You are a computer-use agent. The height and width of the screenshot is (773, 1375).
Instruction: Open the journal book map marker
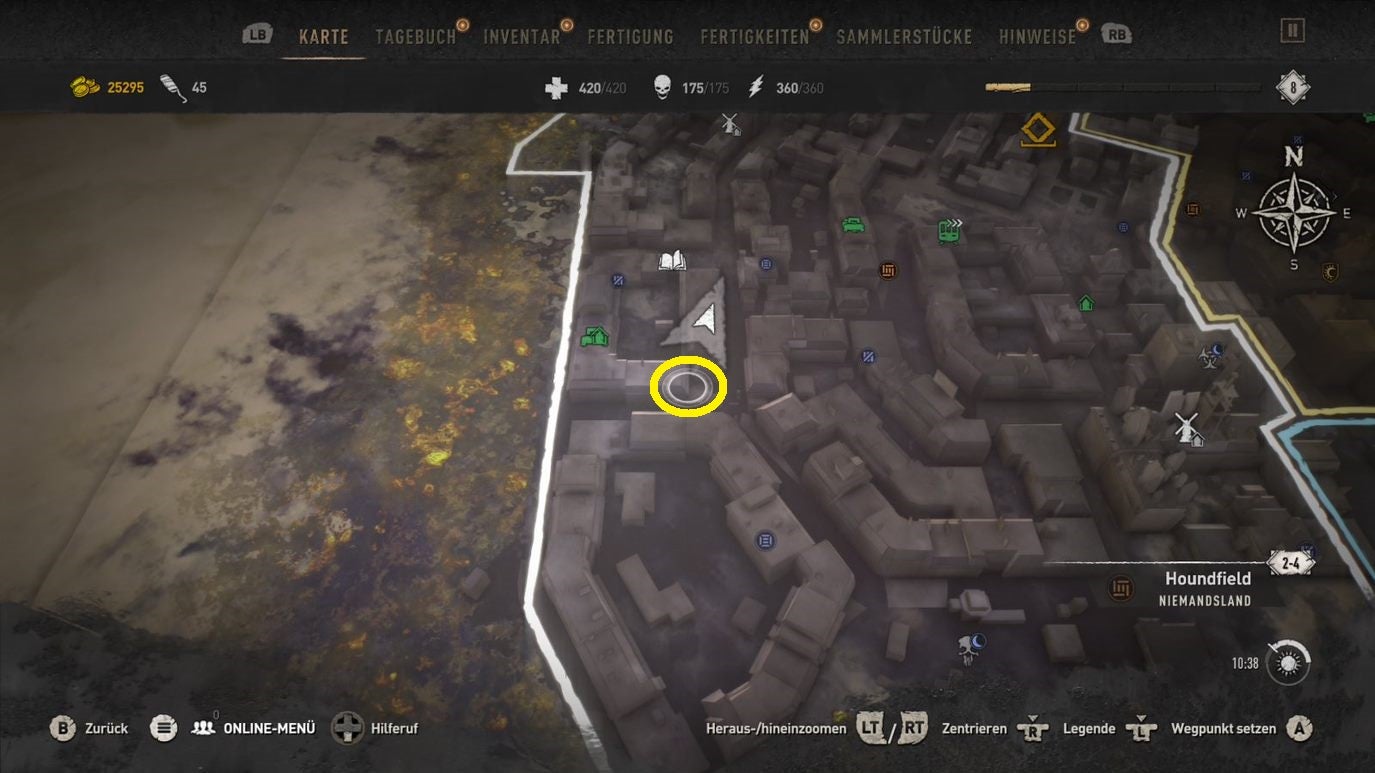(670, 259)
